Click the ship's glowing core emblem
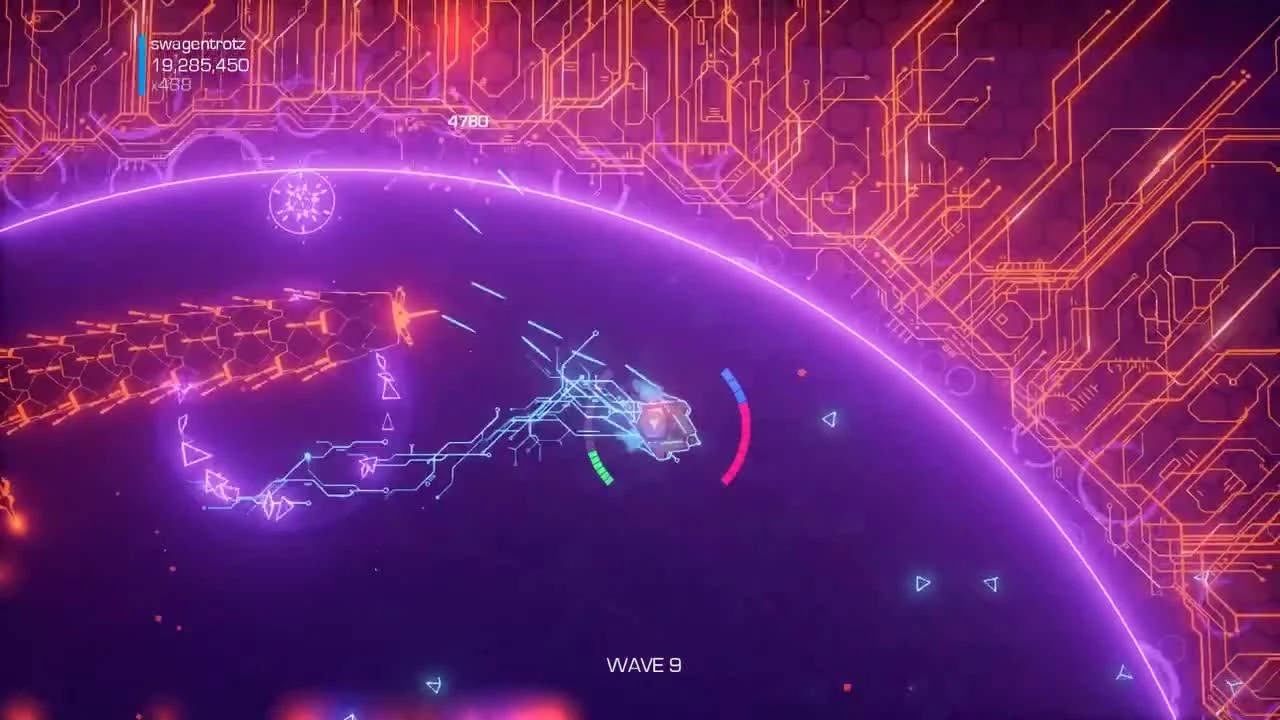The image size is (1280, 720). 655,424
